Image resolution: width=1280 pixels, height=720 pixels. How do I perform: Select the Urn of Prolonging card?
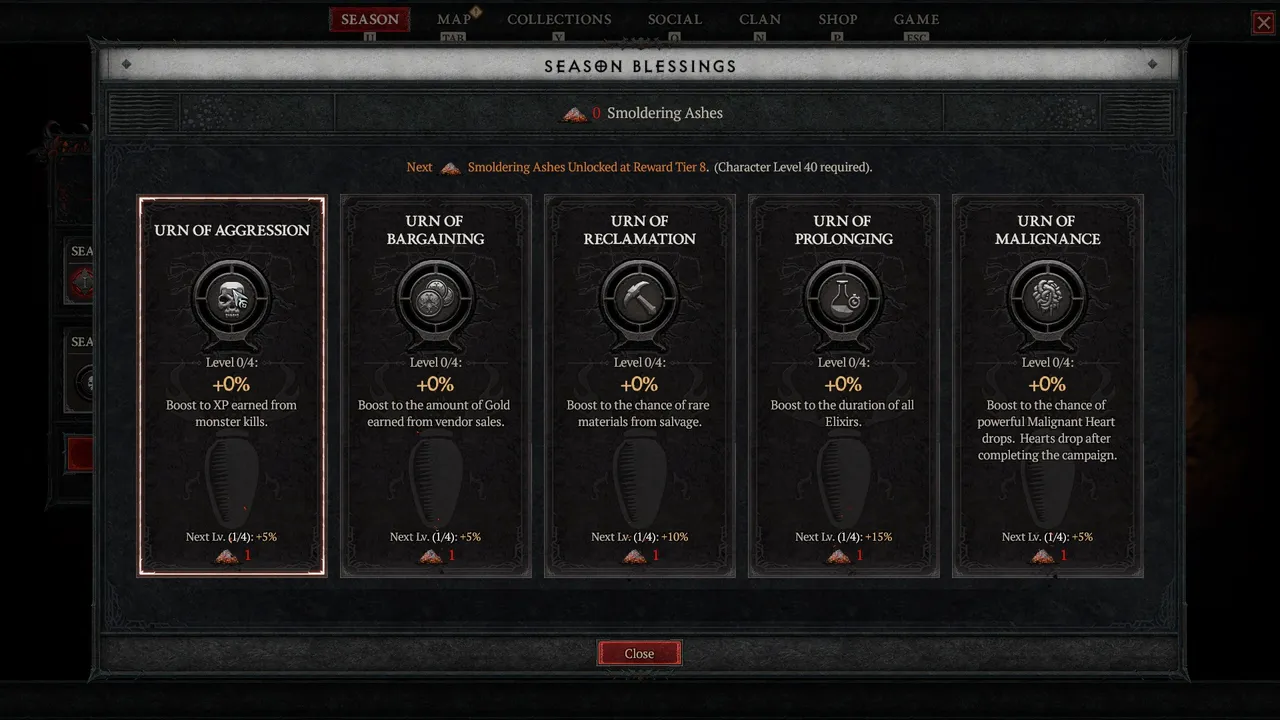[x=843, y=386]
